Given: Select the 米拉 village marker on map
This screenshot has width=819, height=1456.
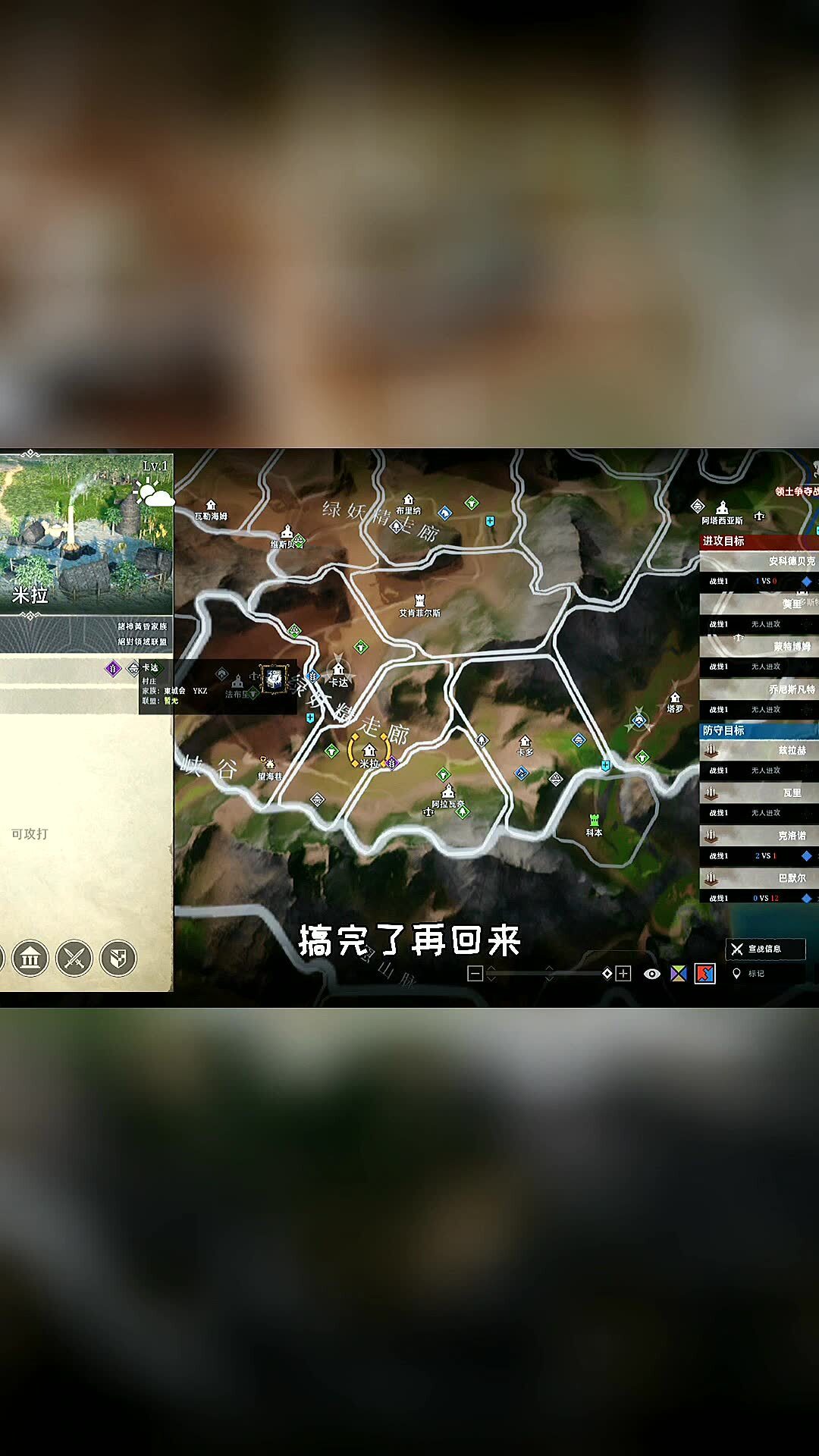Looking at the screenshot, I should 369,752.
